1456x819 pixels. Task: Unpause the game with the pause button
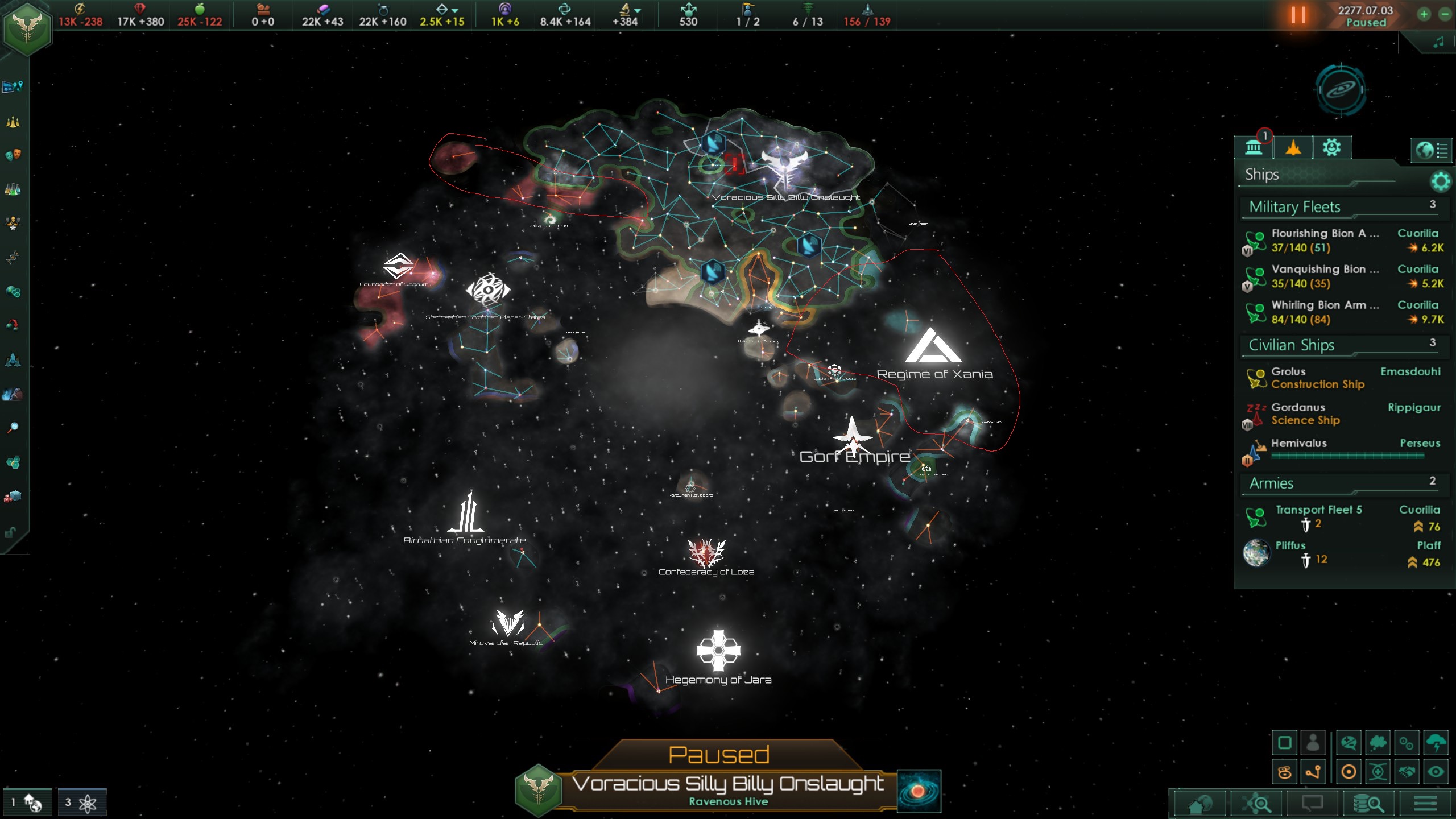pyautogui.click(x=1298, y=15)
